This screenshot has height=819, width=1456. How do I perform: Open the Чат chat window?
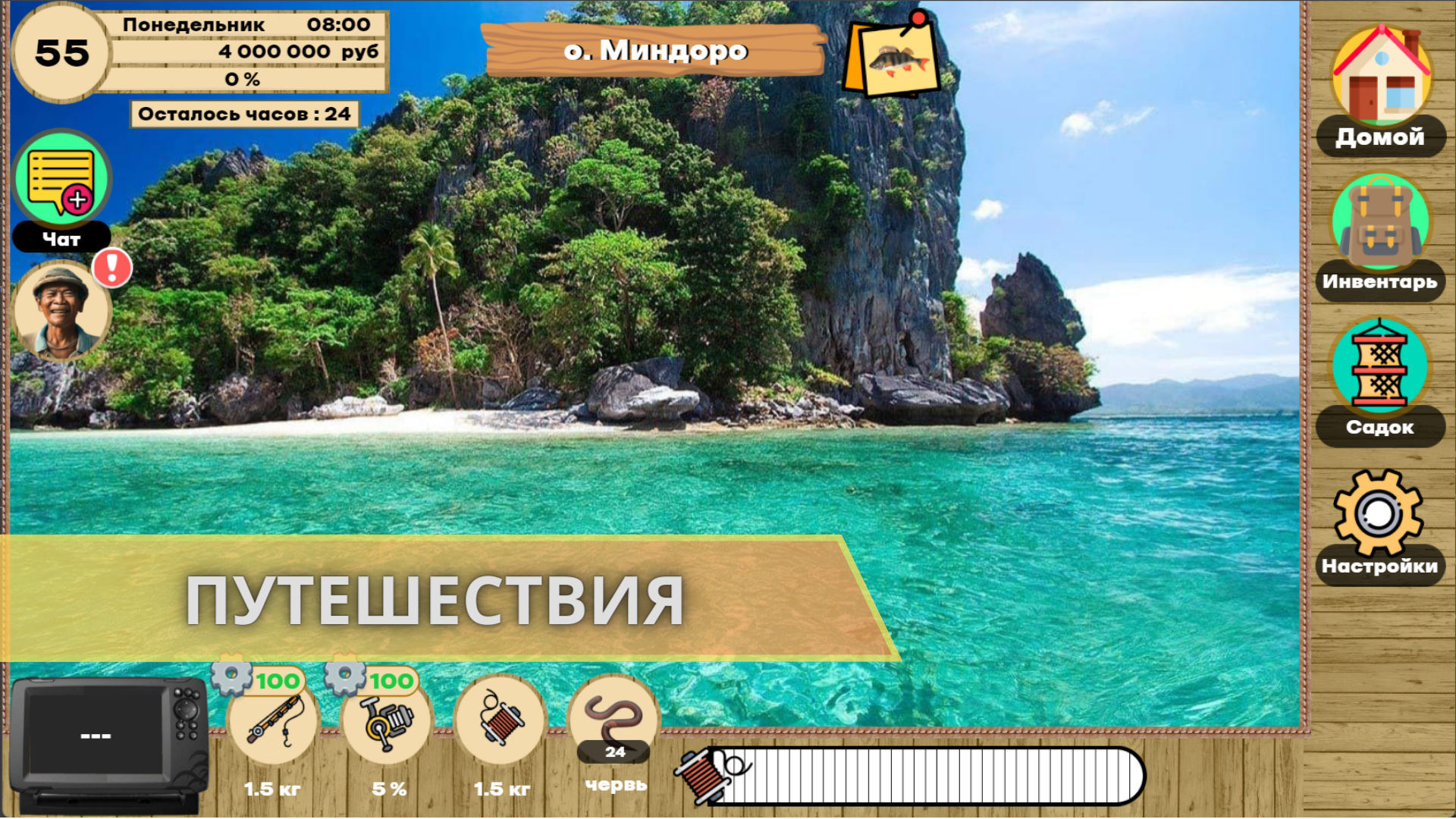[x=62, y=178]
